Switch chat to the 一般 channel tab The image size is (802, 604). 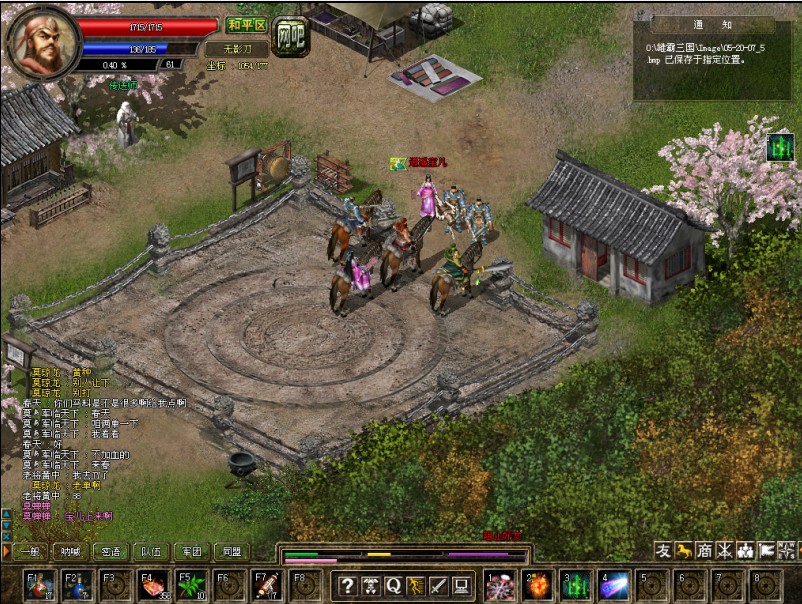[x=30, y=551]
